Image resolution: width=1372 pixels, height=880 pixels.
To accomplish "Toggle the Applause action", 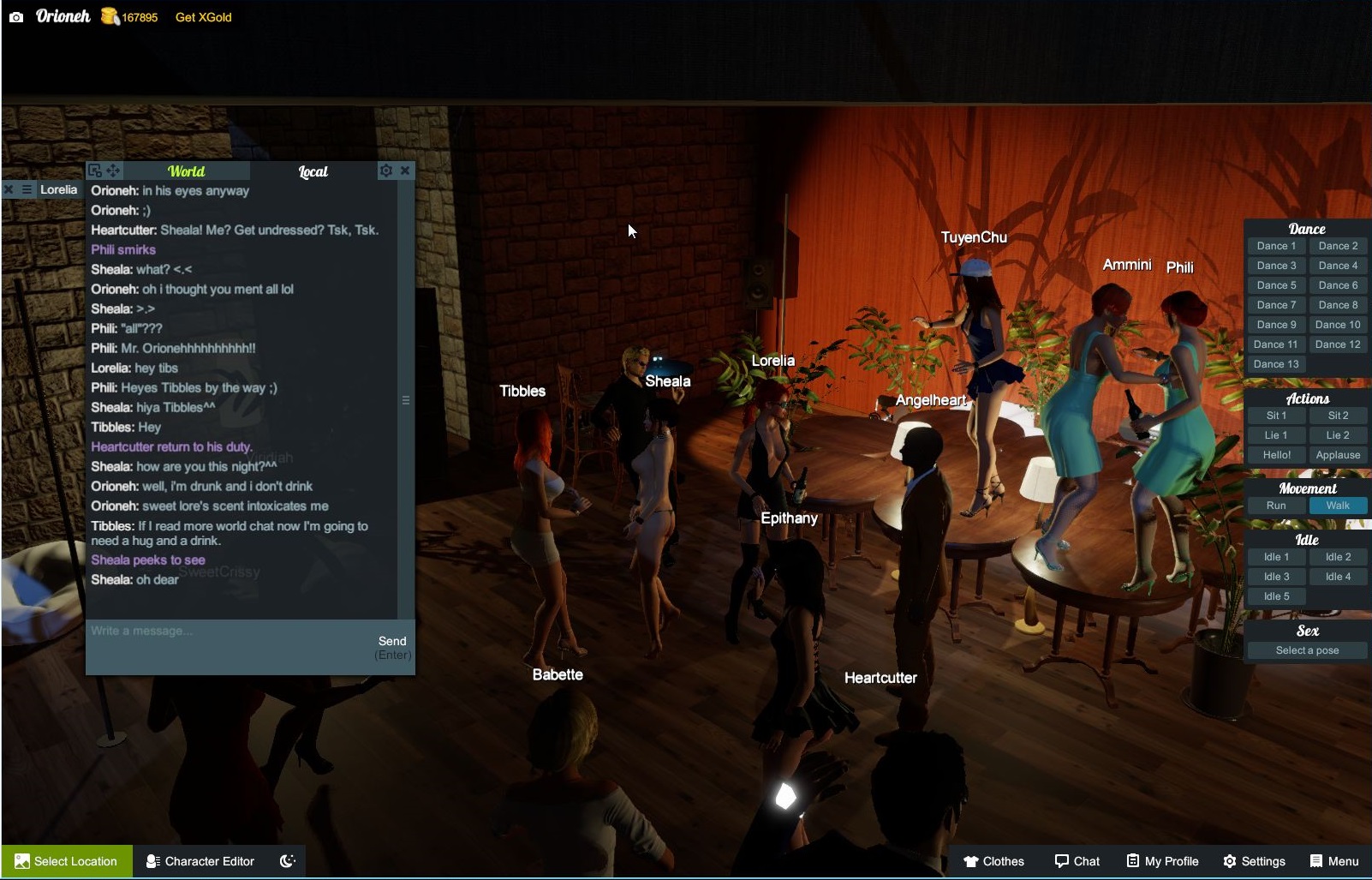I will point(1338,455).
